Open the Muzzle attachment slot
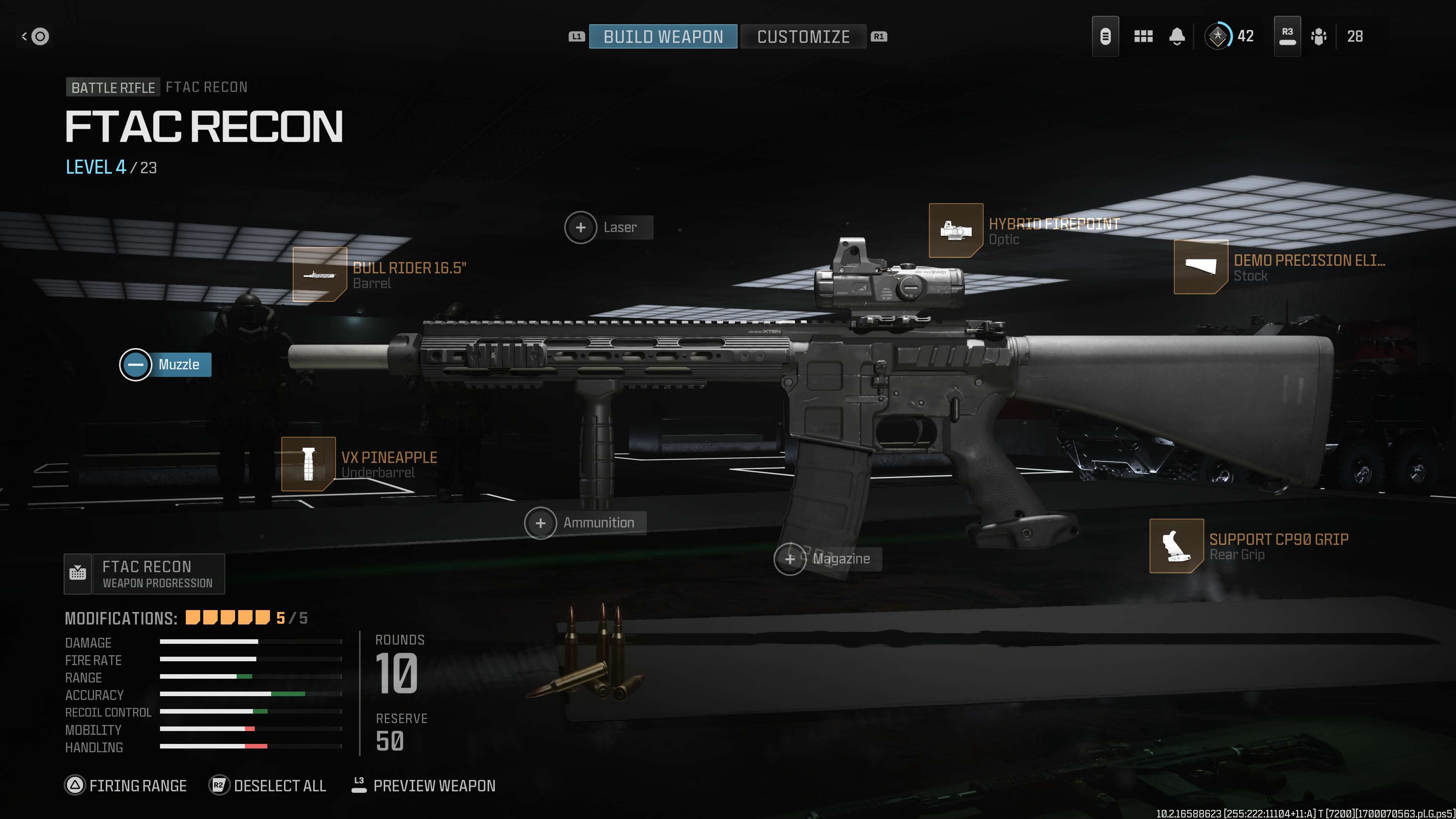This screenshot has width=1456, height=819. click(166, 364)
